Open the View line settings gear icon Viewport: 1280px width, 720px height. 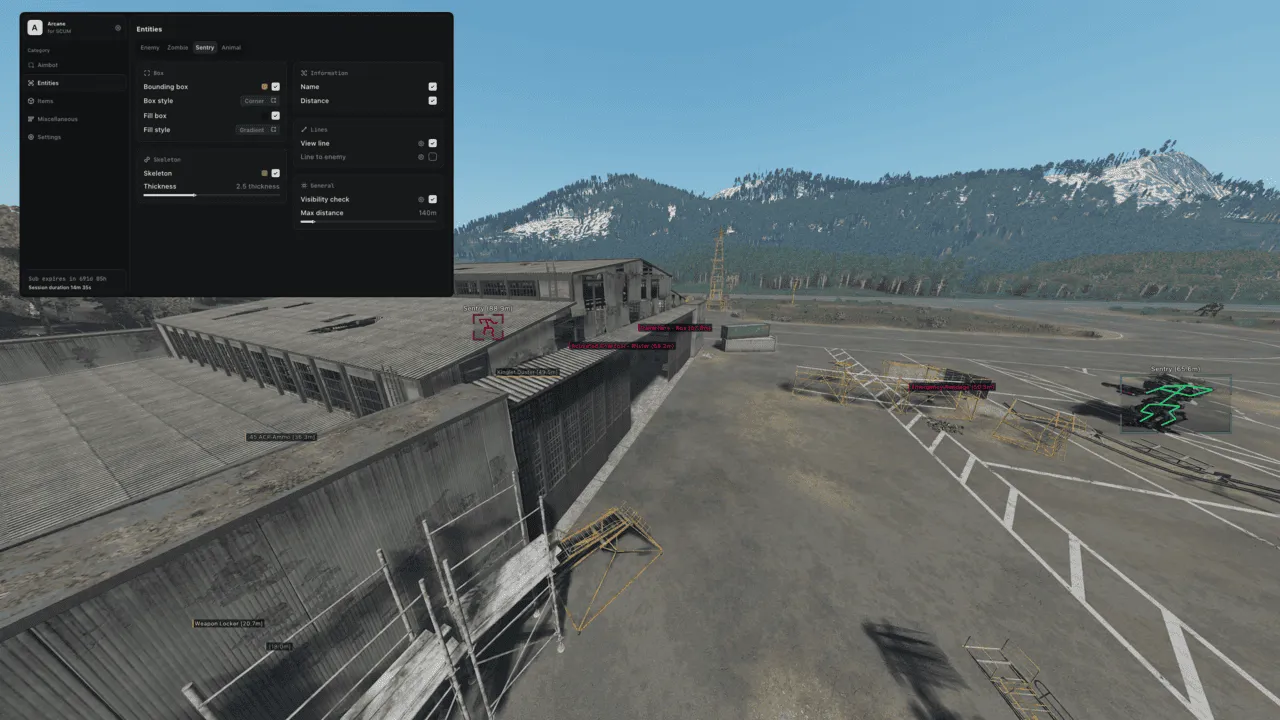point(420,143)
